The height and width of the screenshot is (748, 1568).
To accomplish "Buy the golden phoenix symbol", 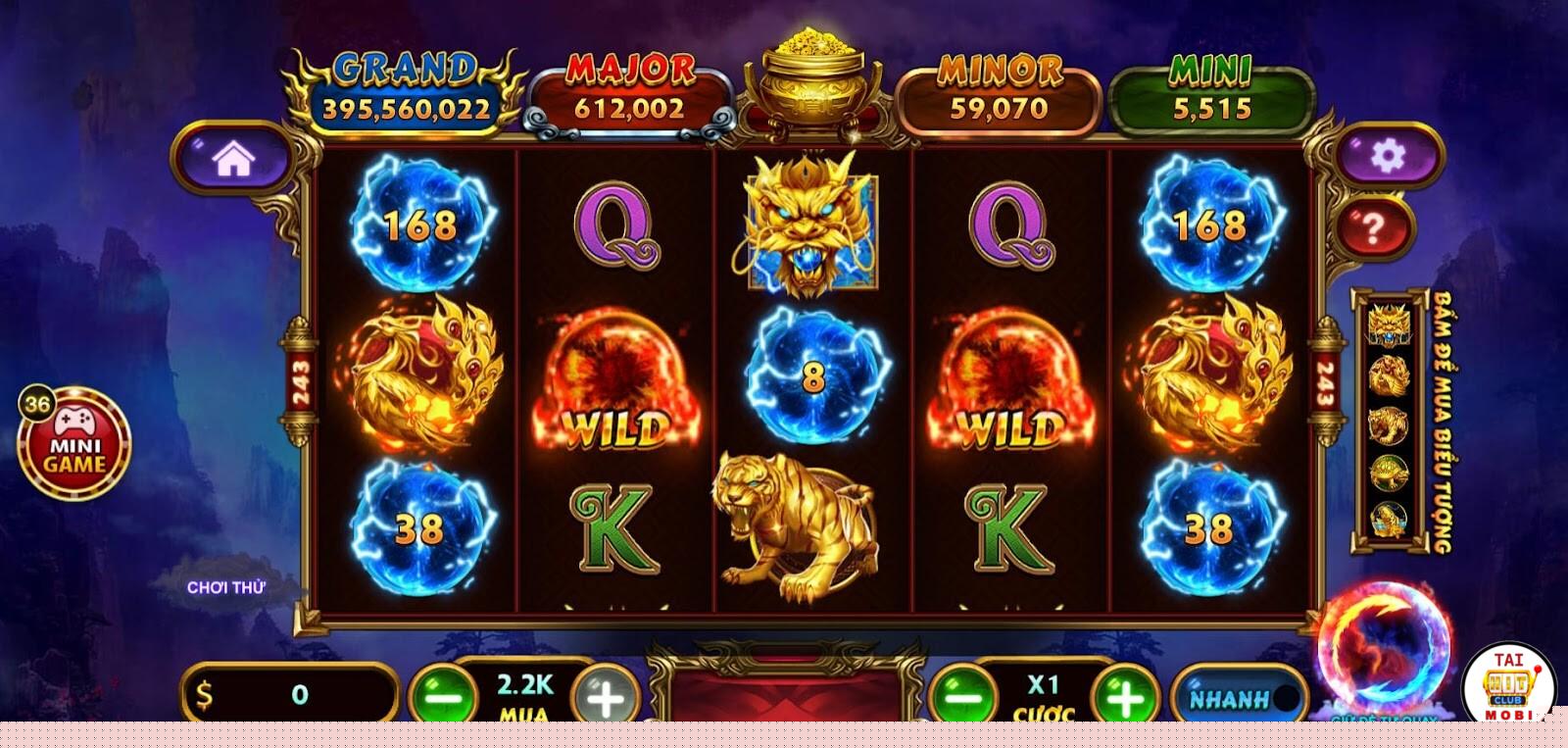I will pos(1389,374).
